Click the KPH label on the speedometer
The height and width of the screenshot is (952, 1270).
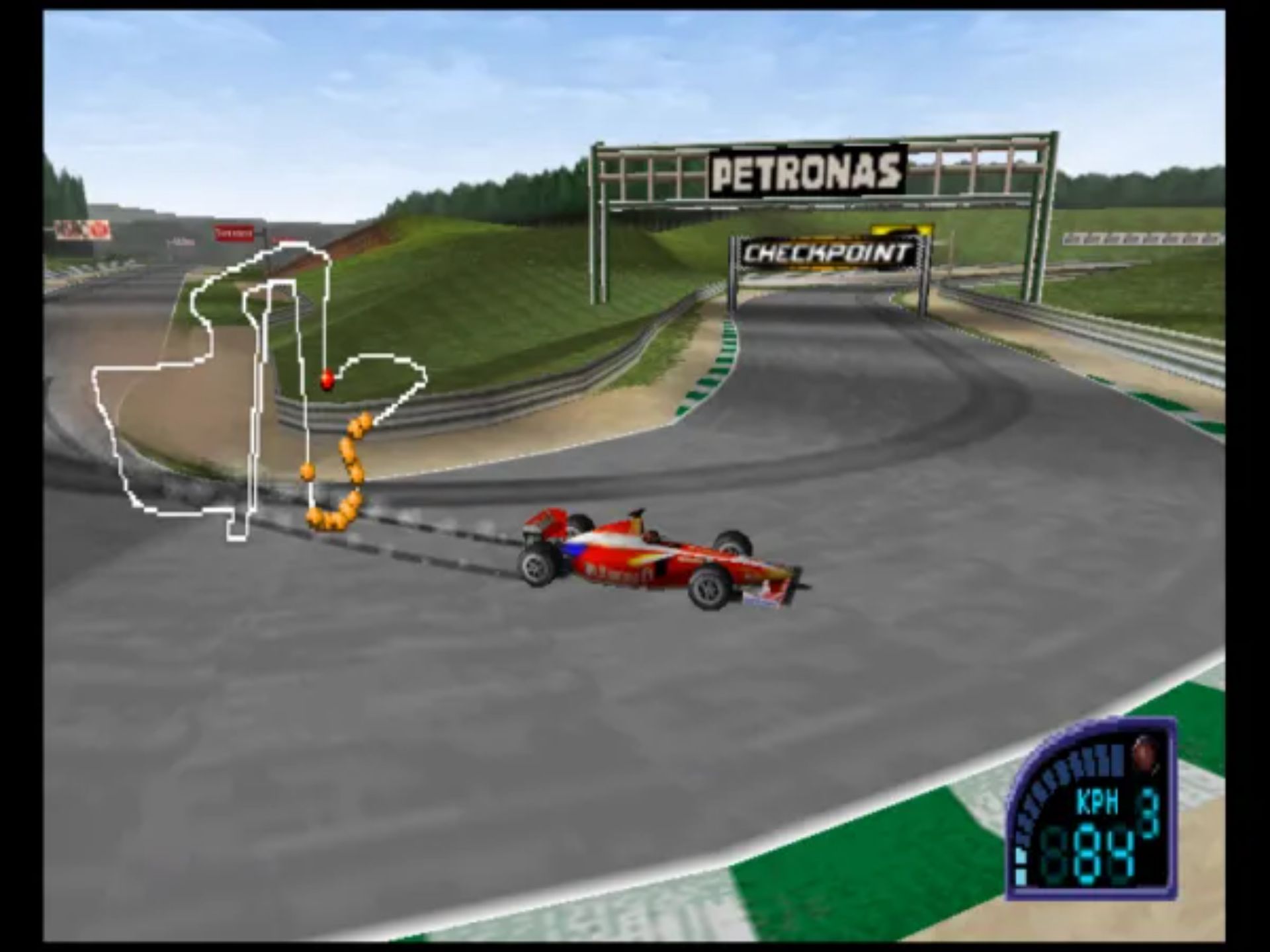click(x=1096, y=800)
